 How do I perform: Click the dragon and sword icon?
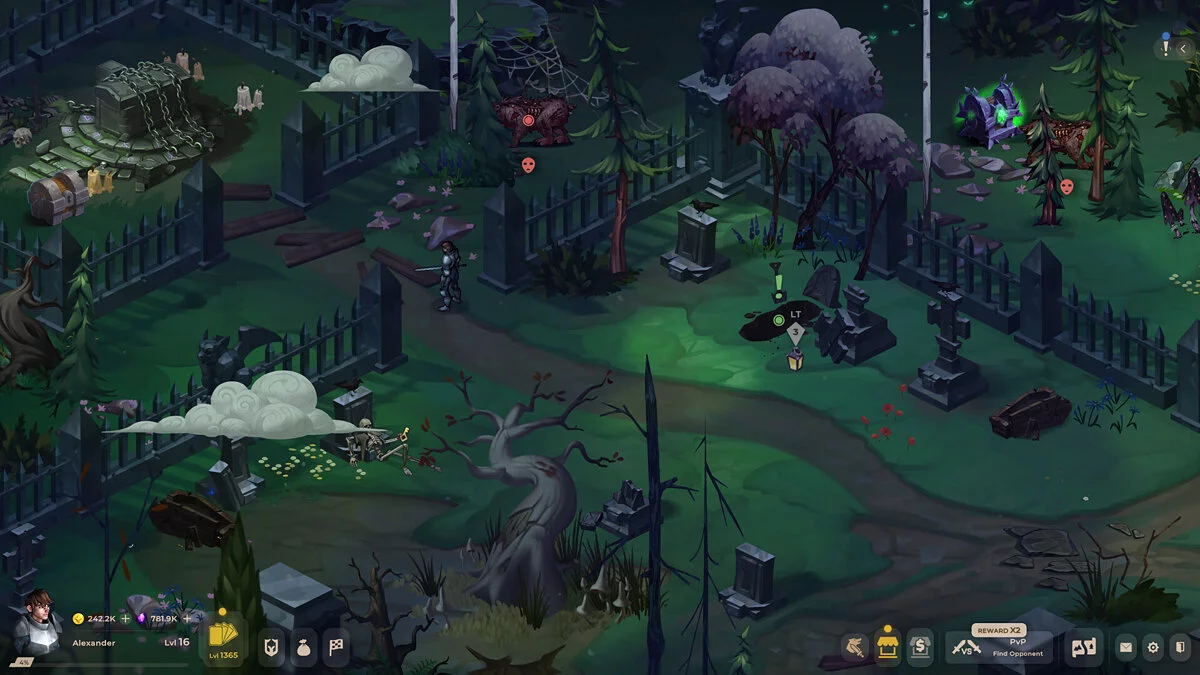tap(853, 647)
